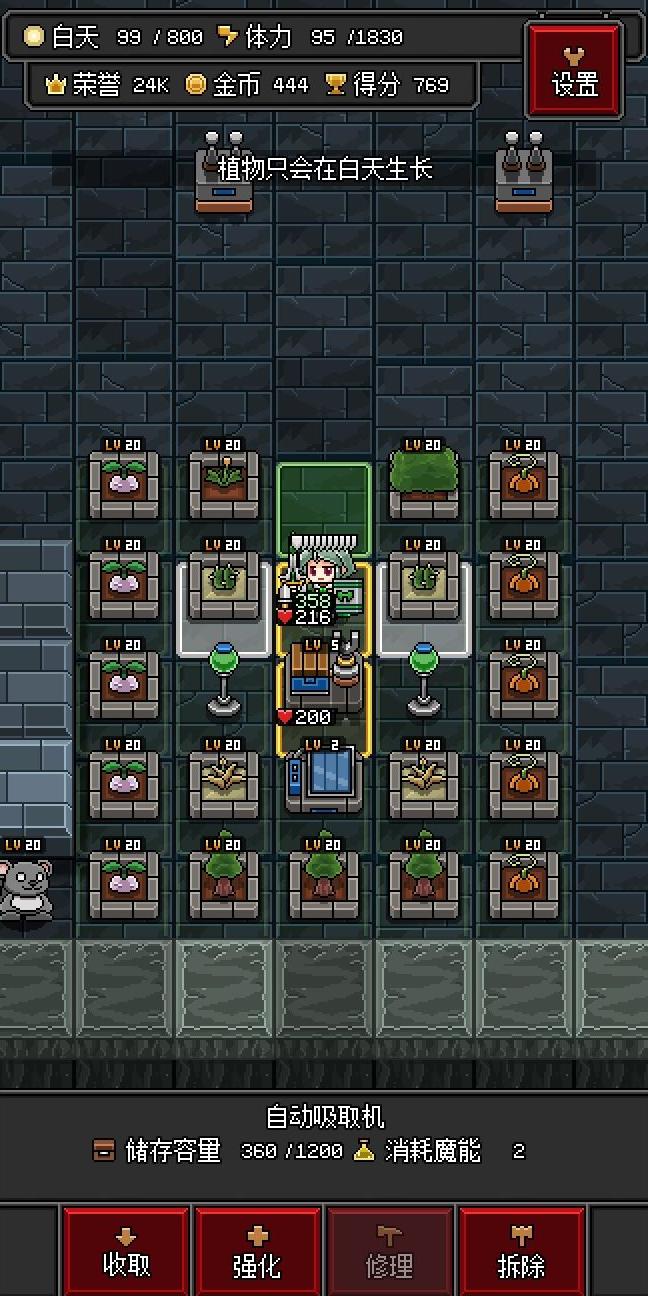Screen dimensions: 648x1296
Task: Upgrade using the 强化 button
Action: (x=257, y=1252)
